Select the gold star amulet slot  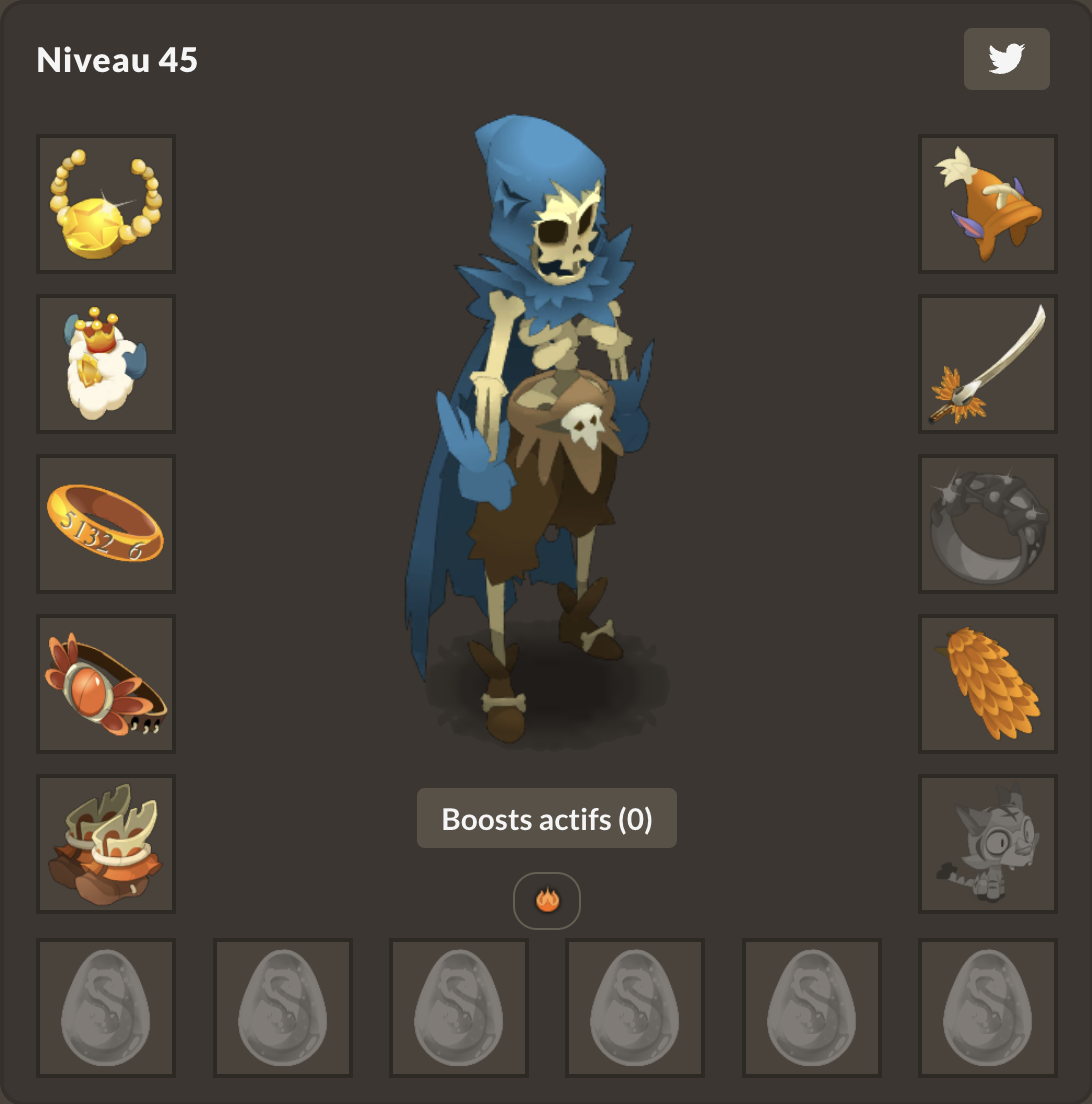[x=106, y=204]
